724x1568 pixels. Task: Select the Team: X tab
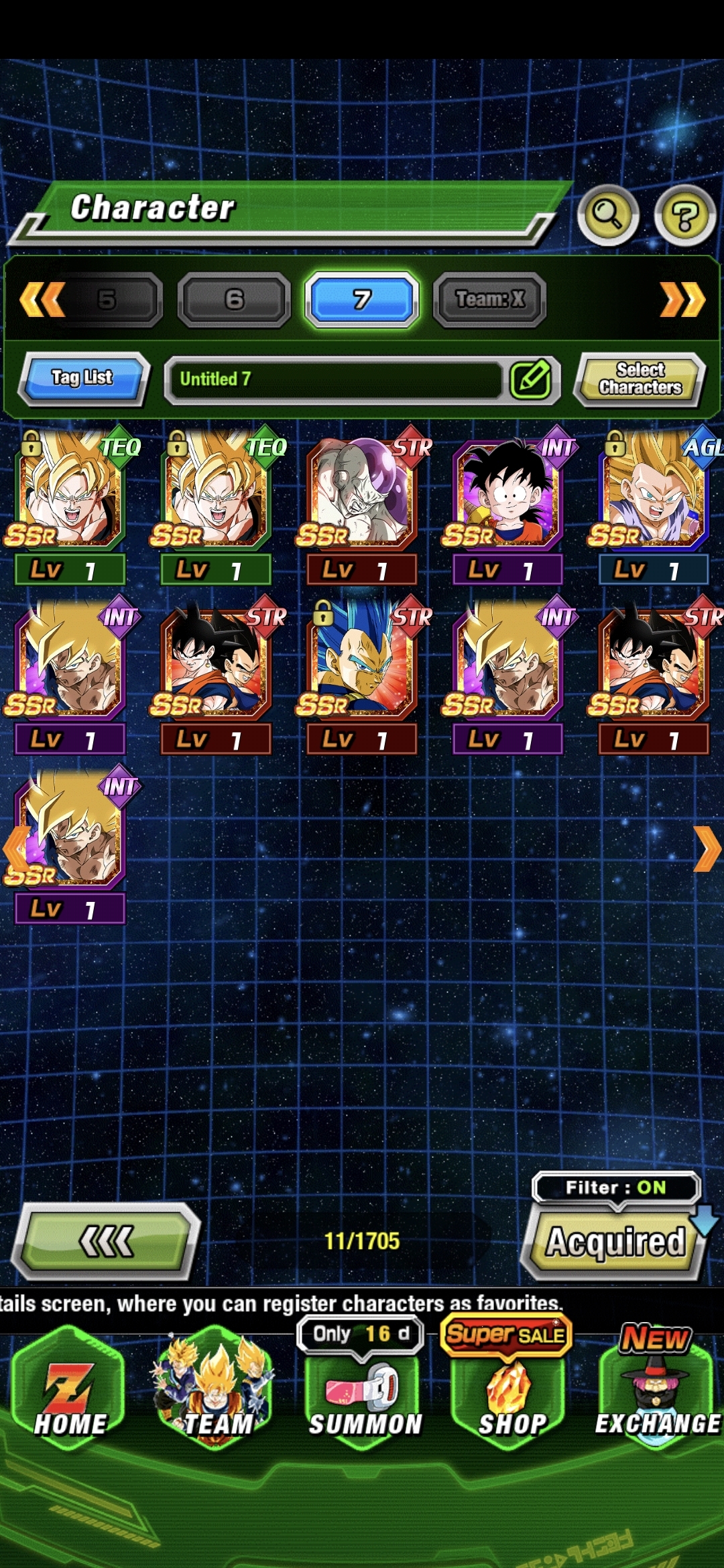(x=489, y=299)
